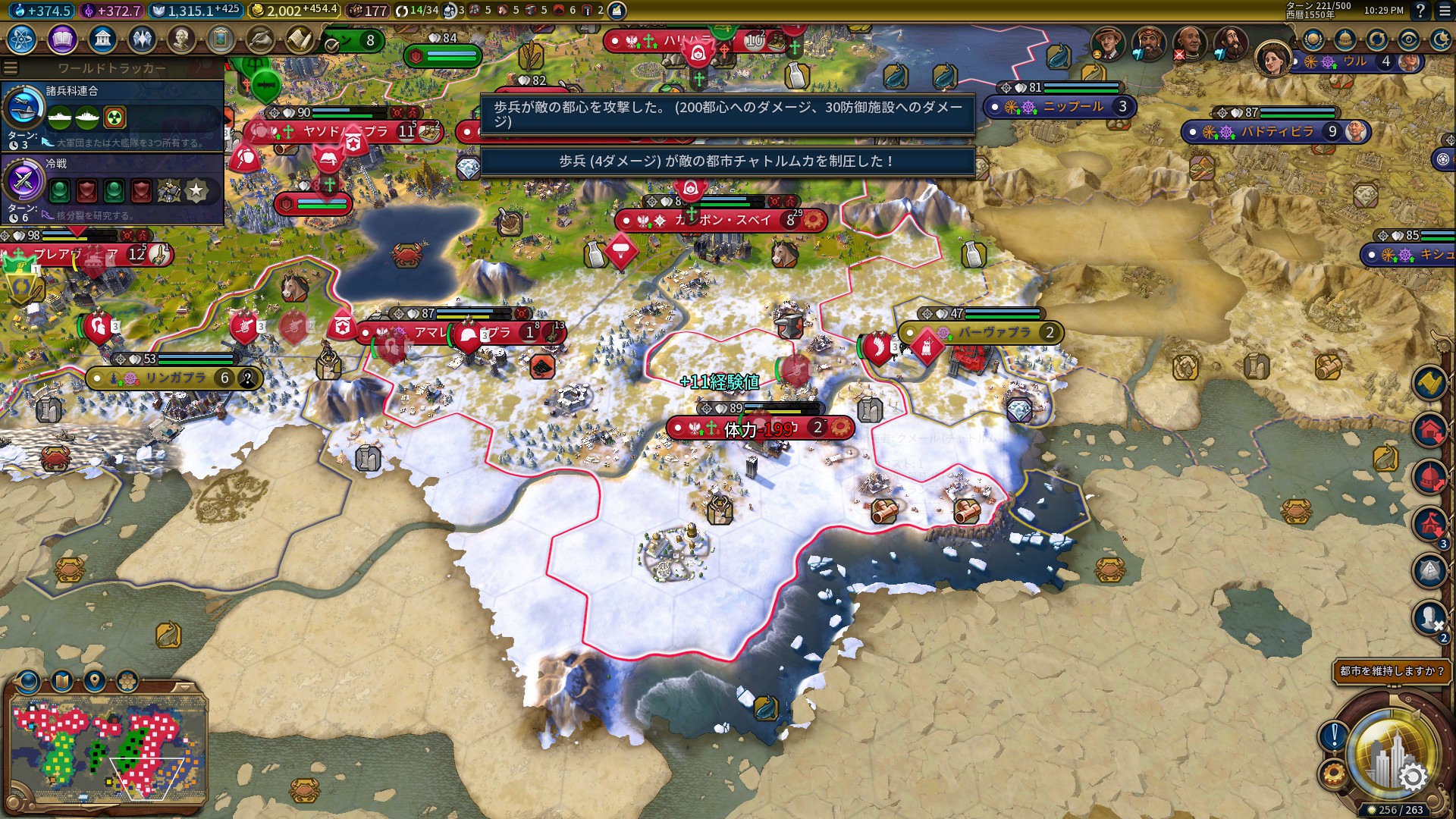This screenshot has width=1456, height=819.
Task: Select the ハドティビラ city banner
Action: [1276, 132]
